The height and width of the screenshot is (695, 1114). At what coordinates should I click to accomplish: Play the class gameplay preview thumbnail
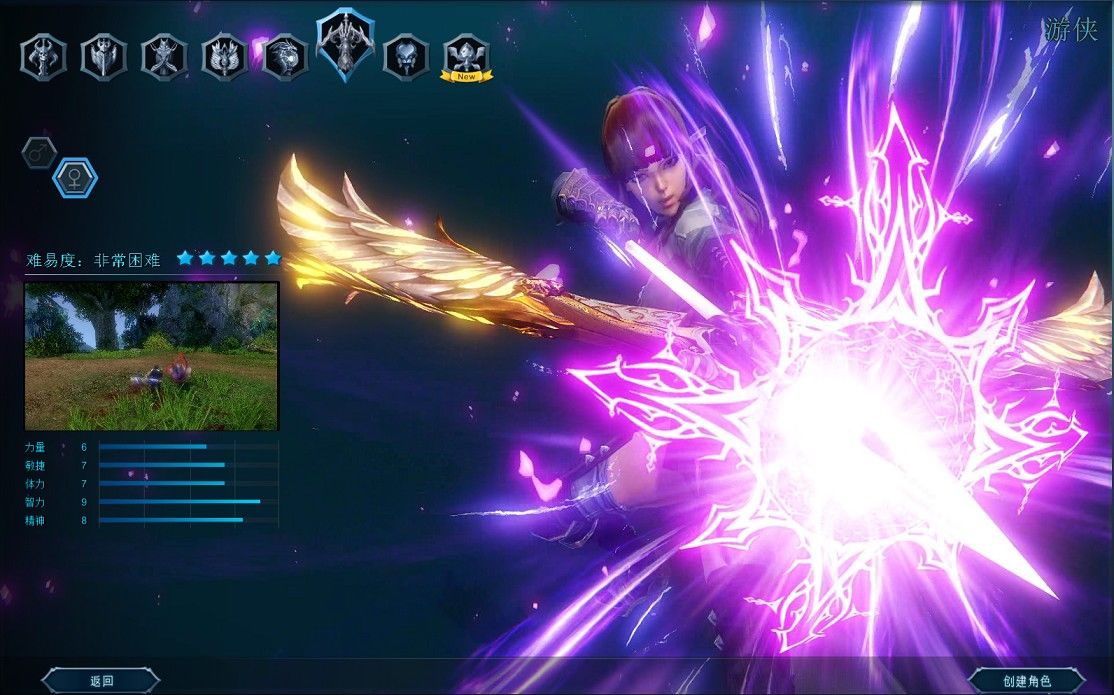point(151,356)
